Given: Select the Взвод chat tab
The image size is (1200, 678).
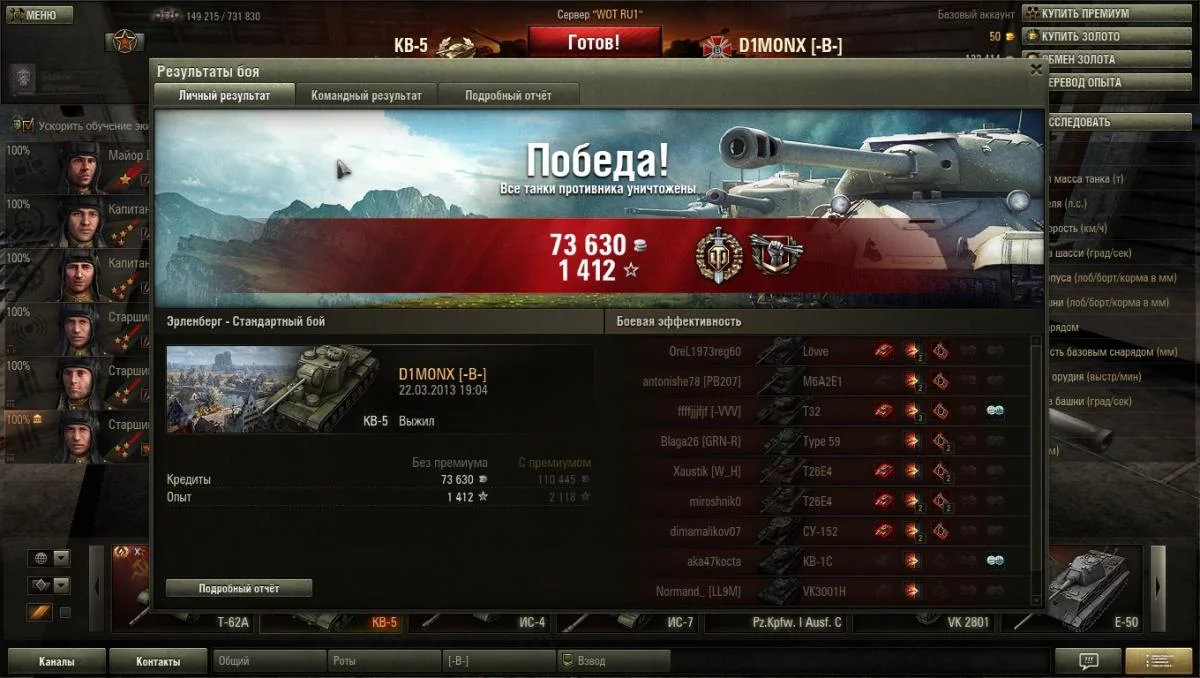Looking at the screenshot, I should (x=613, y=661).
